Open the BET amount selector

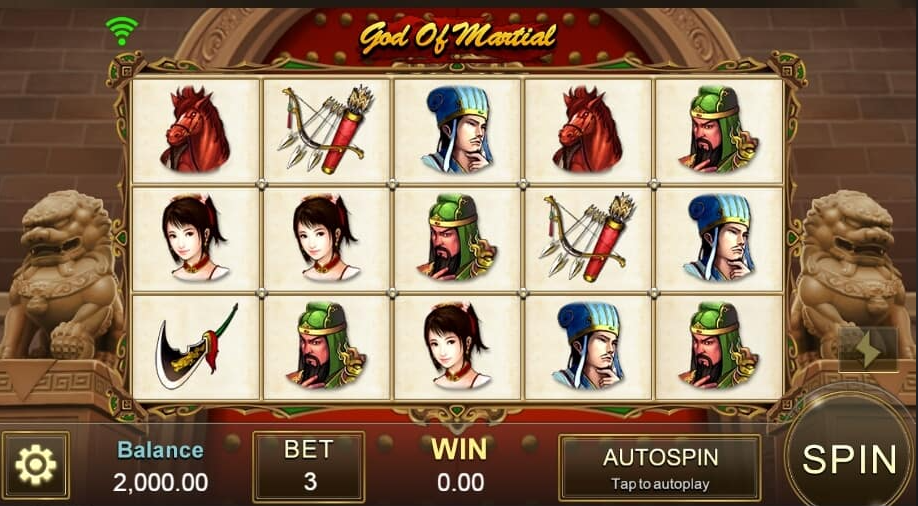coord(309,466)
